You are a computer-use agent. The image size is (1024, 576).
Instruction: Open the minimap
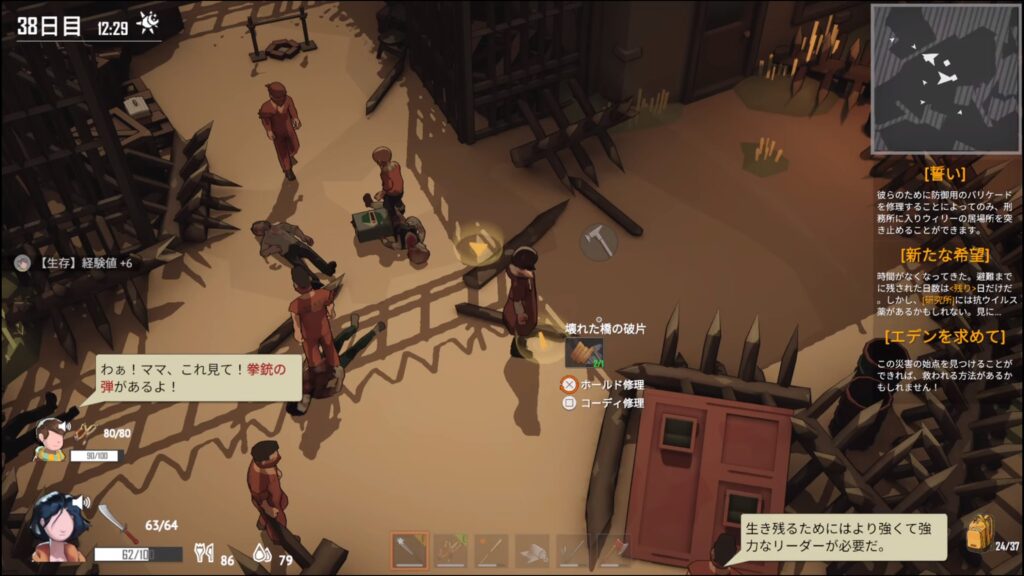coord(945,78)
